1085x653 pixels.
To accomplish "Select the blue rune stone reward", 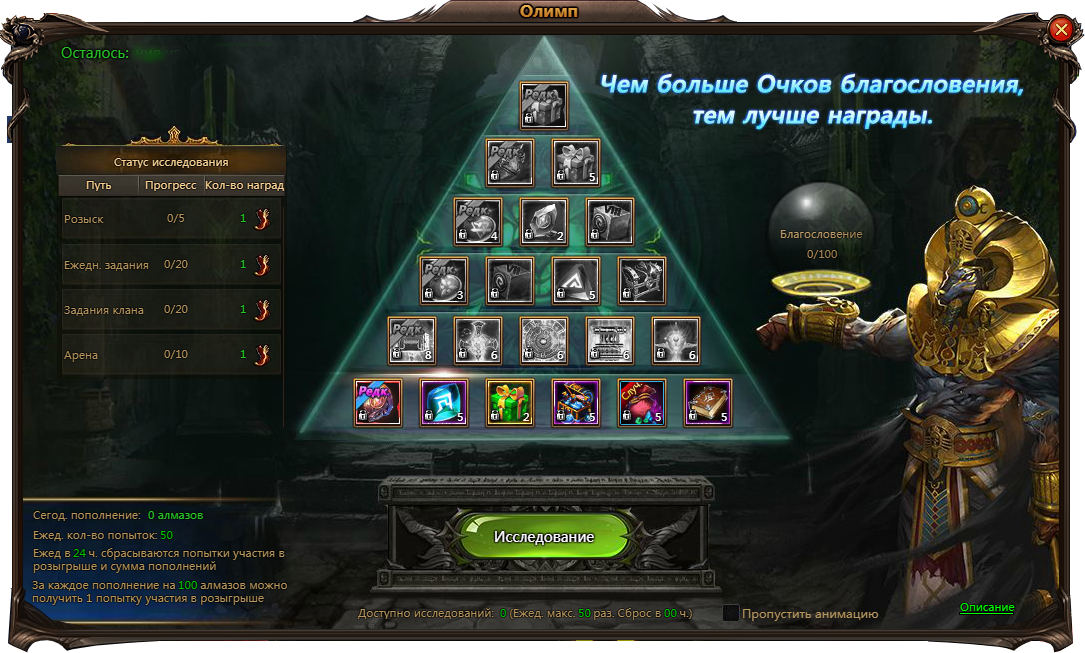I will (444, 402).
